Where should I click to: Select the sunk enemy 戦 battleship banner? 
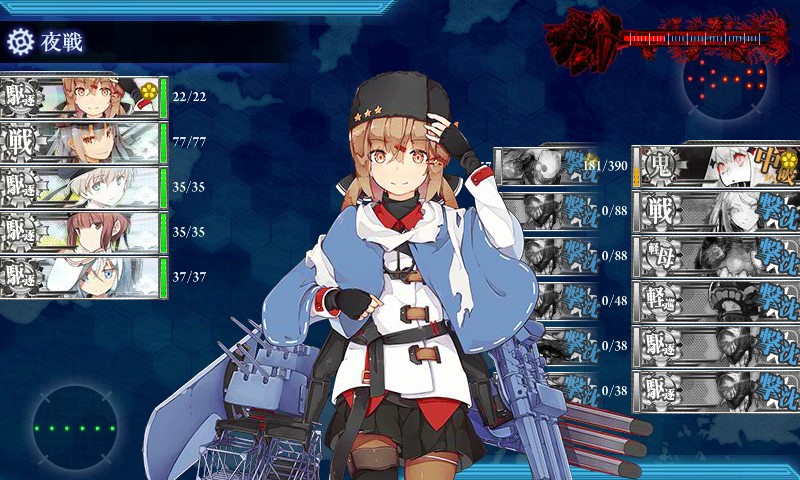[x=715, y=211]
